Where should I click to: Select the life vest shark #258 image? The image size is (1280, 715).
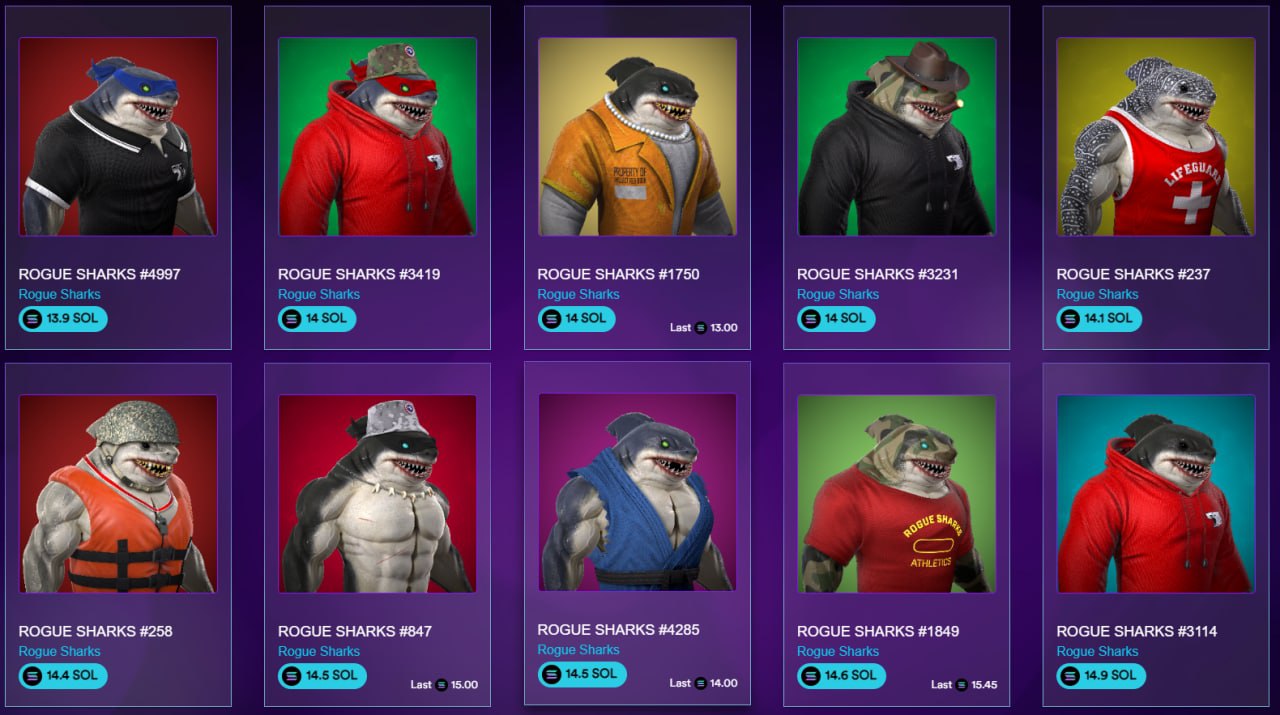118,493
